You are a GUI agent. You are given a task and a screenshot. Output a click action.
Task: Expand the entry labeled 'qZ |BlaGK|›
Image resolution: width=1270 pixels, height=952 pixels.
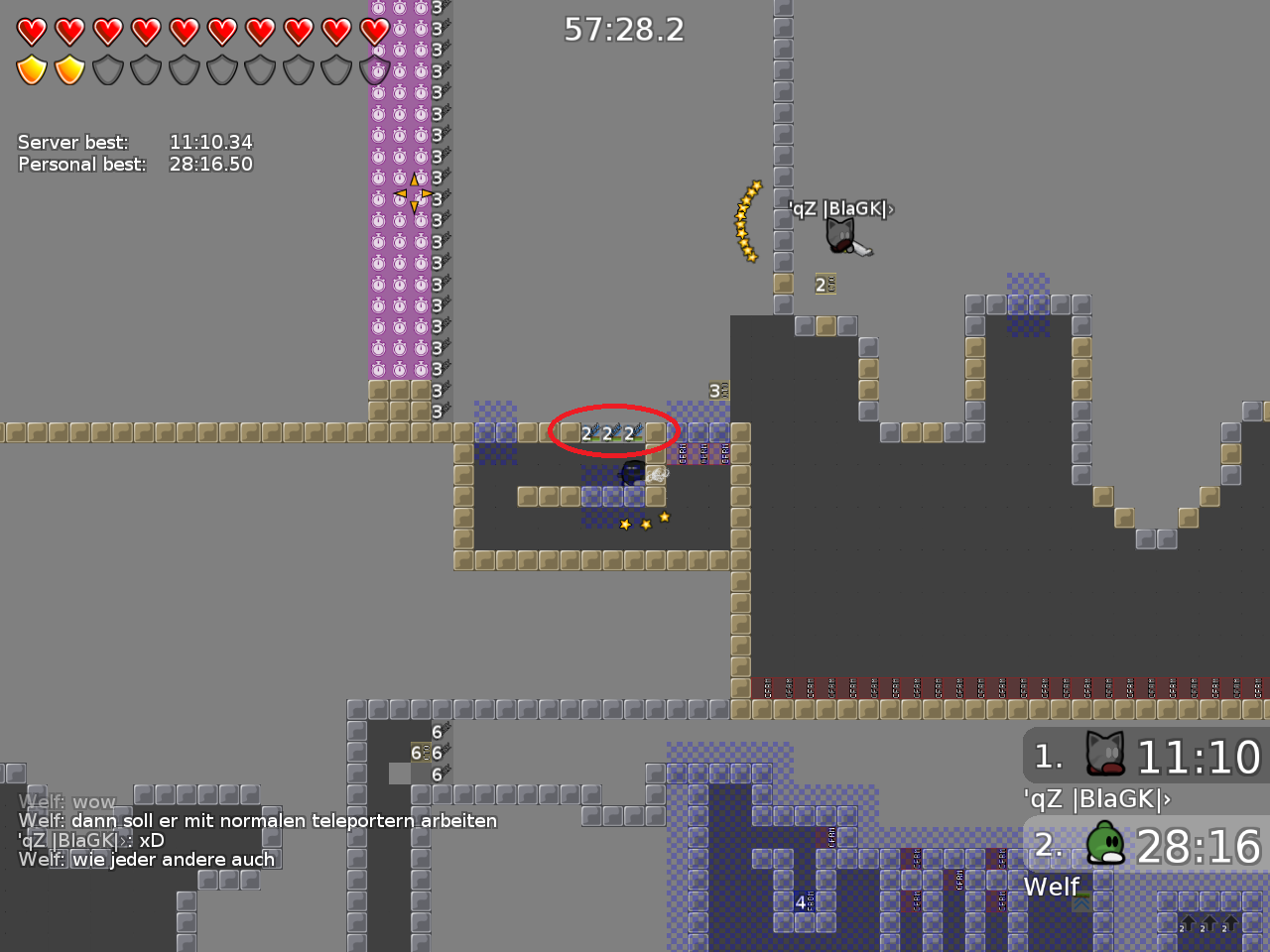coord(1095,797)
